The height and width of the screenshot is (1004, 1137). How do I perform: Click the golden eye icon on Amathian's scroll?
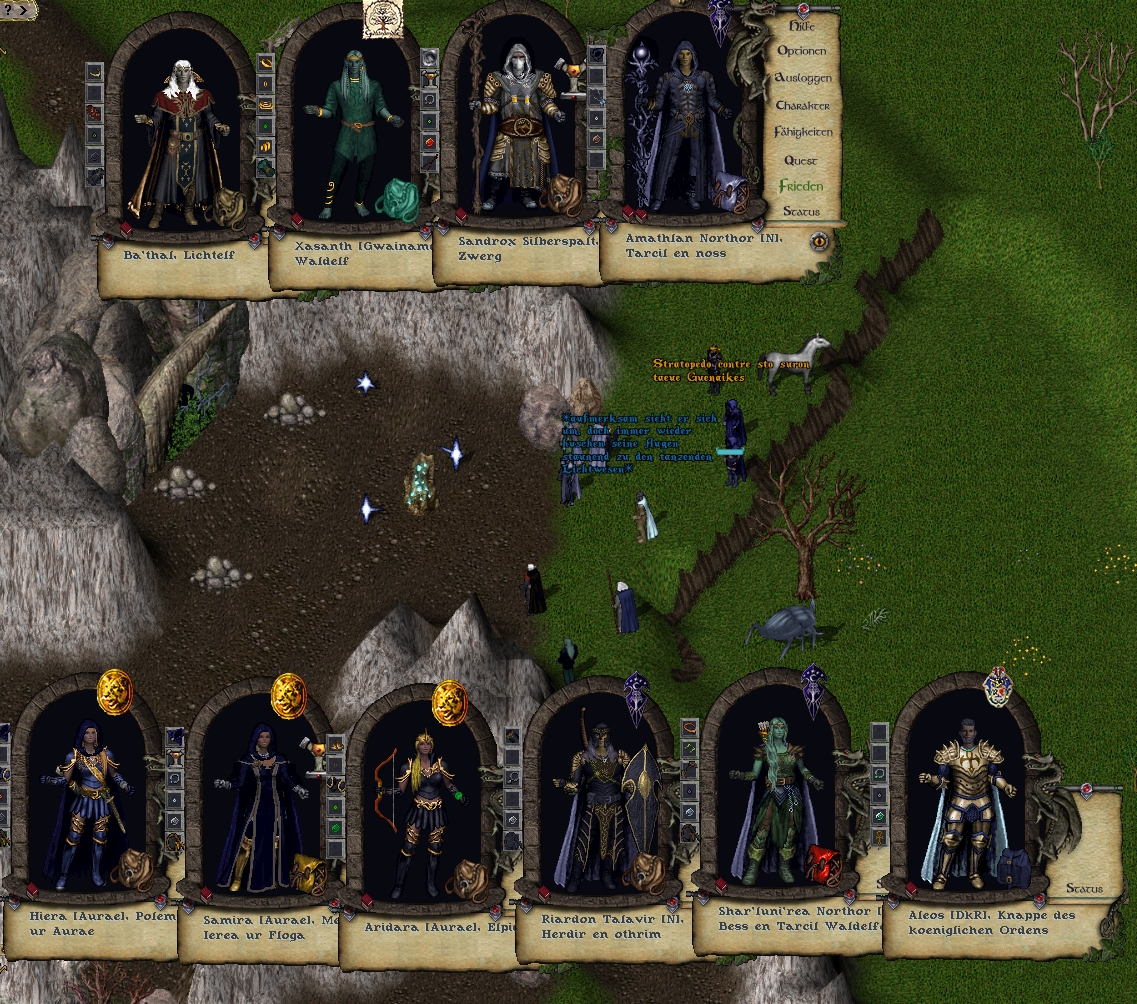pos(820,240)
